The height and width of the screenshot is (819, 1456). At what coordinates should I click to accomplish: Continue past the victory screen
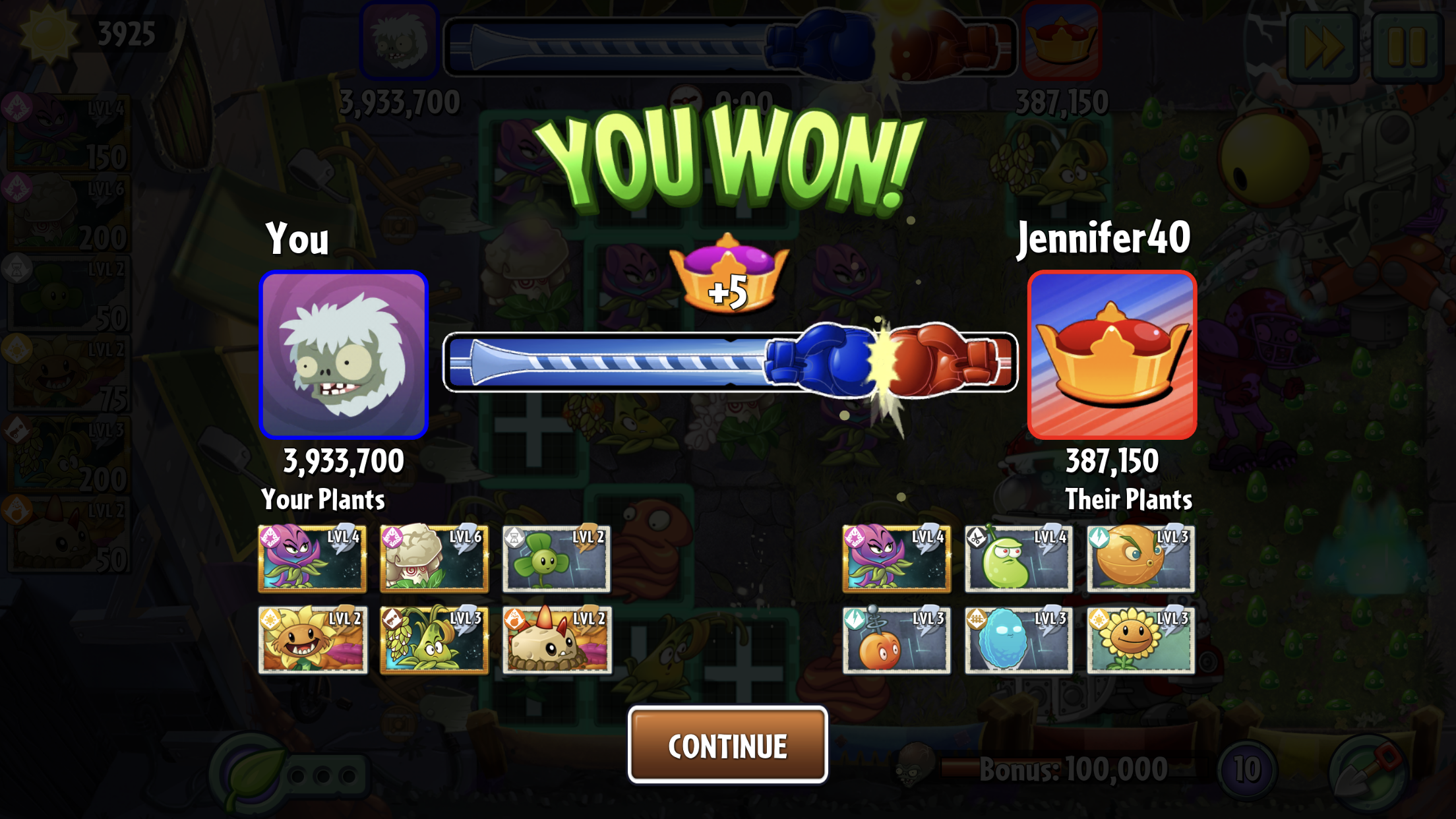(727, 745)
